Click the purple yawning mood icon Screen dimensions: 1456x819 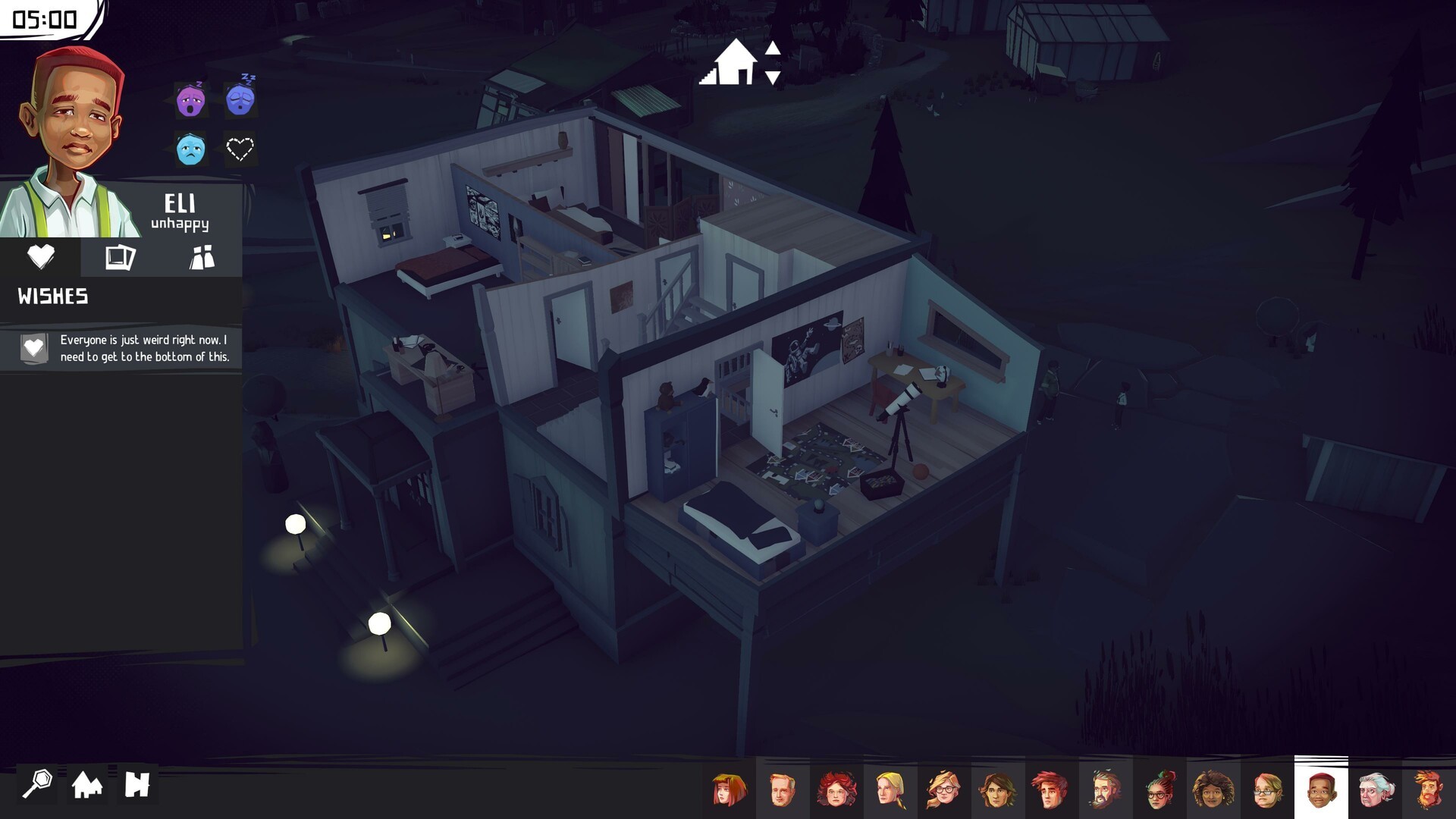[x=190, y=99]
